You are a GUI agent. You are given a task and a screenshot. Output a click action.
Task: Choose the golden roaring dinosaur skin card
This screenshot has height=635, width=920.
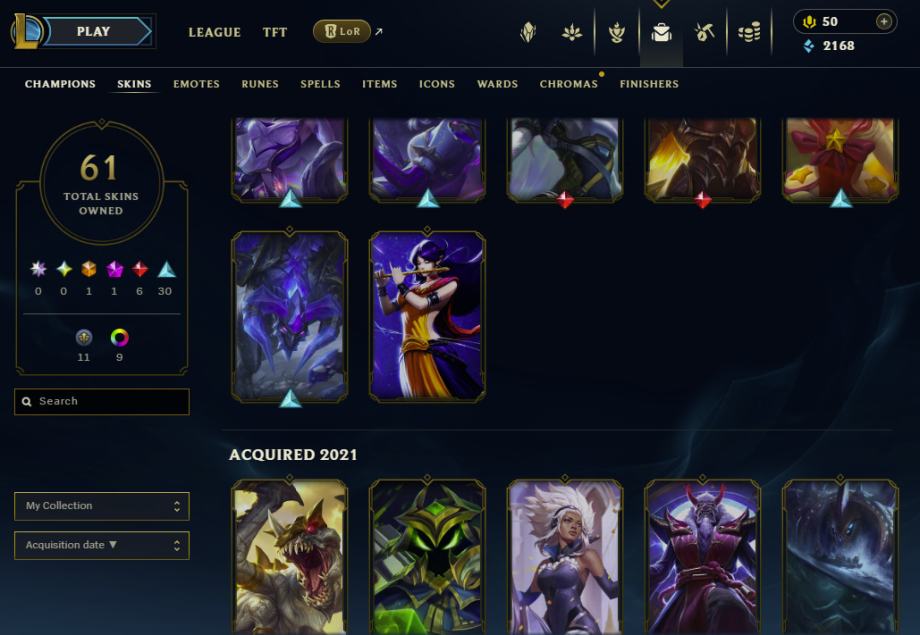point(289,557)
